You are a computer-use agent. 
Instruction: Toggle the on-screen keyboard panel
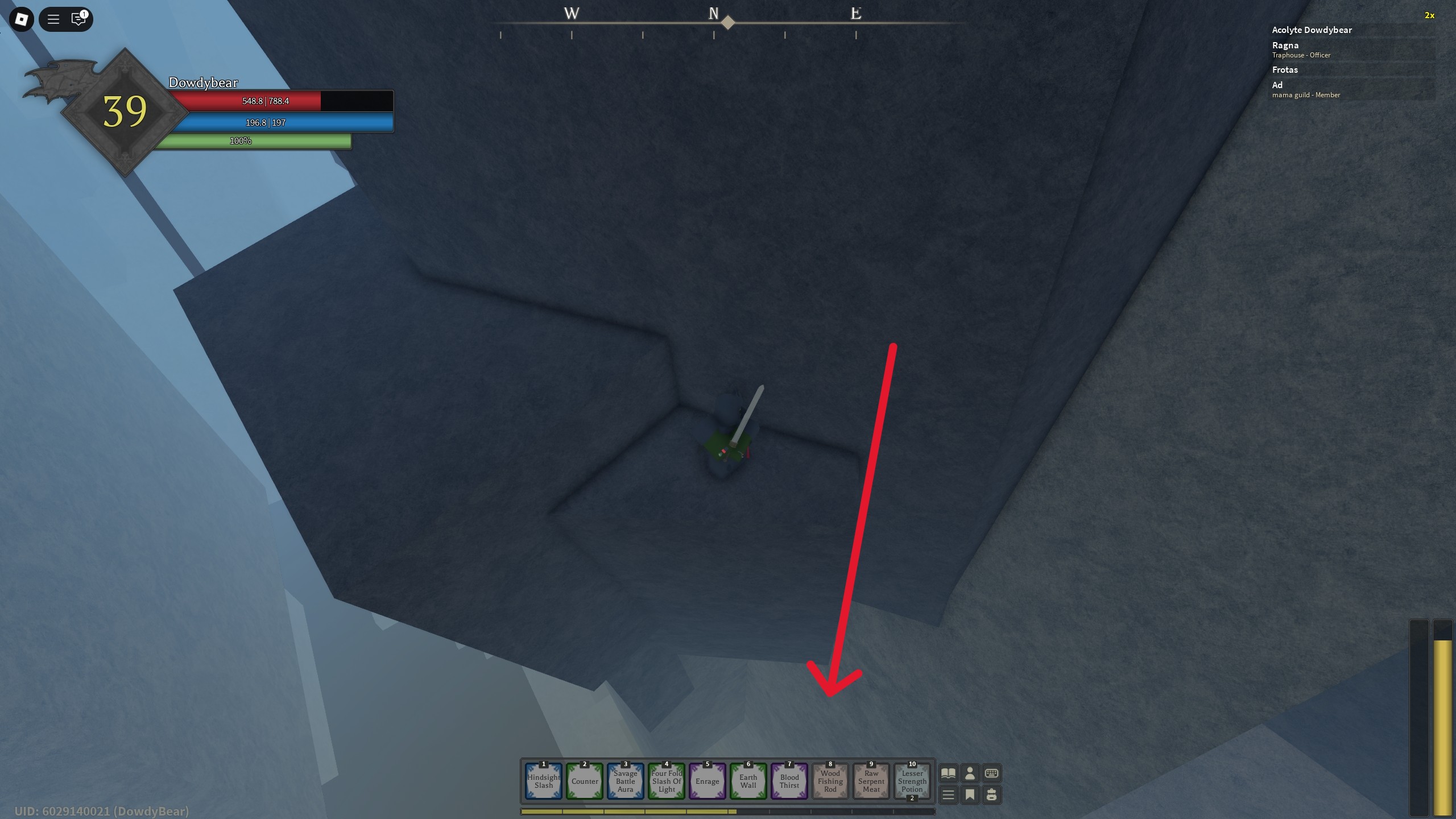[x=991, y=773]
